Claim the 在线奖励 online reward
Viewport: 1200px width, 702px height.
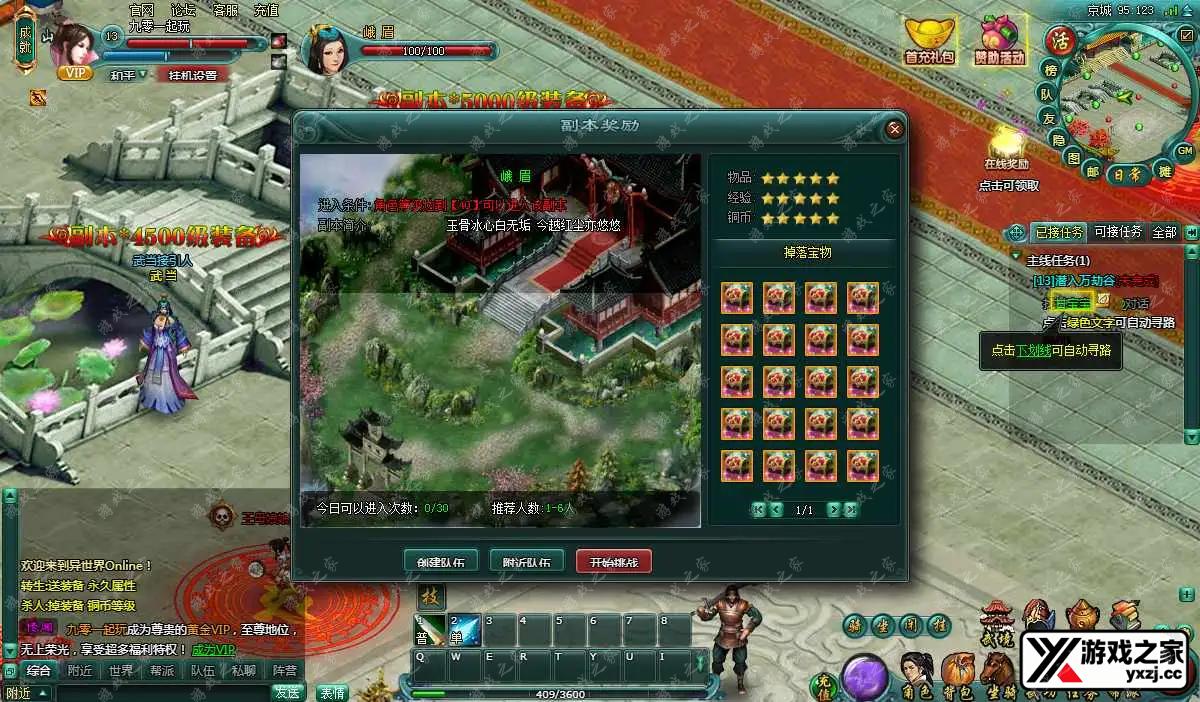click(x=1008, y=145)
